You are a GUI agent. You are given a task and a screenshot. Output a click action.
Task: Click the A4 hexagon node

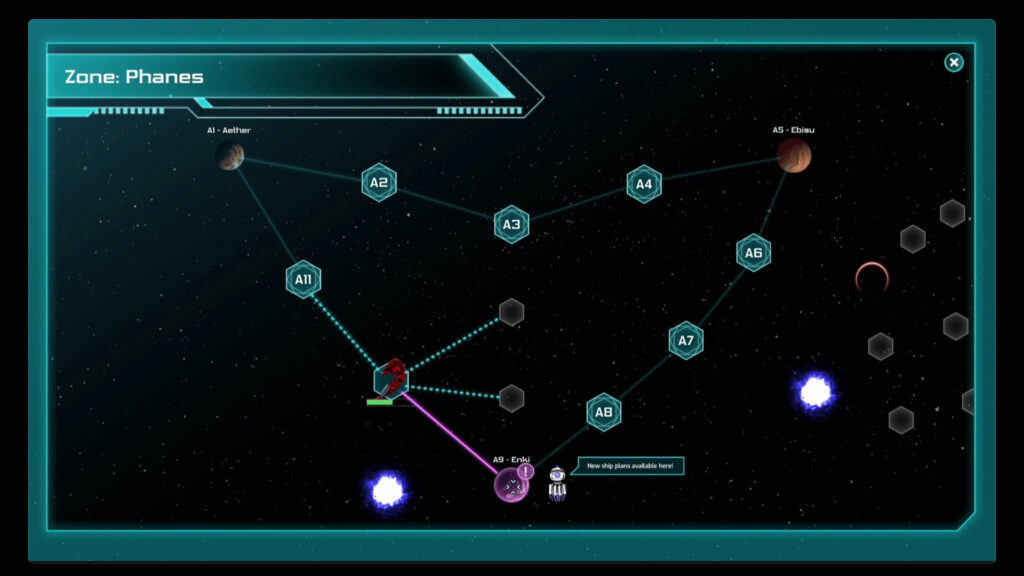644,184
